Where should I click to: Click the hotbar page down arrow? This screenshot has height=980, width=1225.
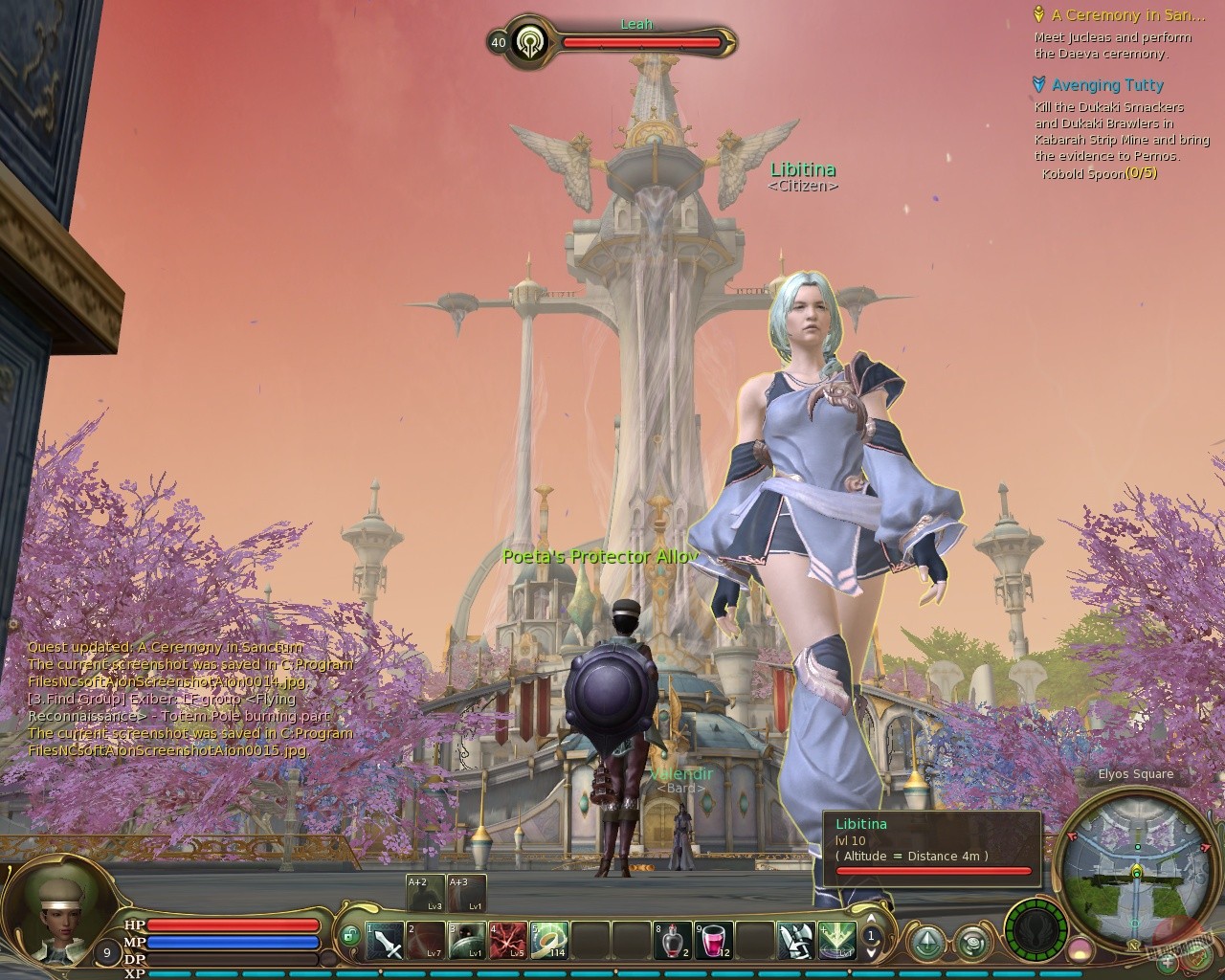[x=871, y=954]
